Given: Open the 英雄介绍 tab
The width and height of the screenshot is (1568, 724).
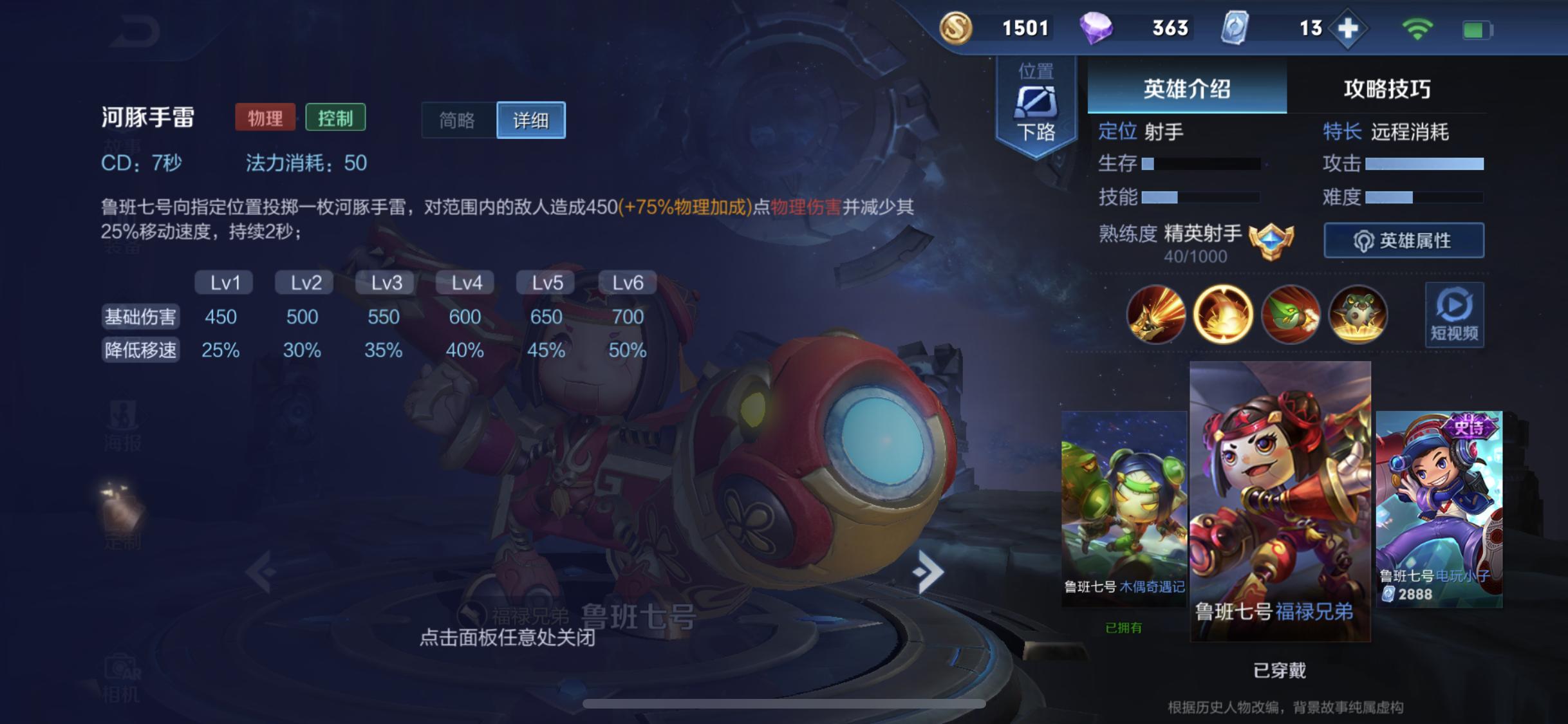Looking at the screenshot, I should pyautogui.click(x=1188, y=89).
